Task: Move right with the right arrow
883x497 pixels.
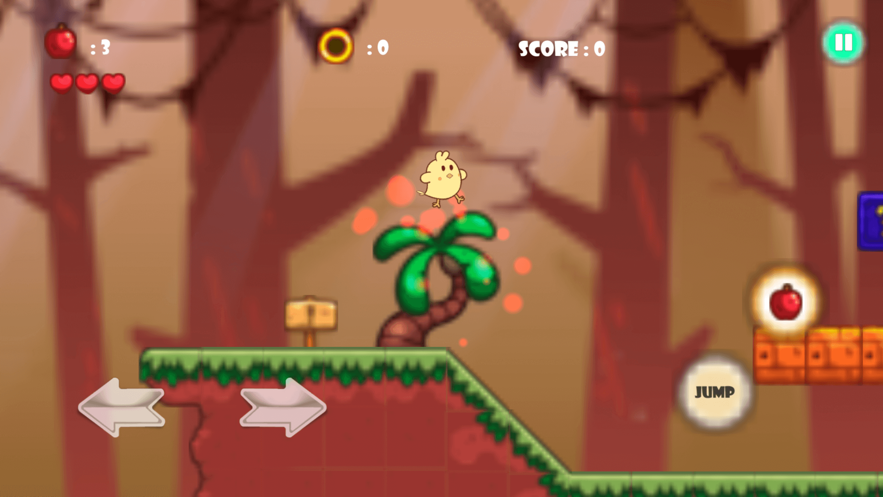Action: coord(283,406)
